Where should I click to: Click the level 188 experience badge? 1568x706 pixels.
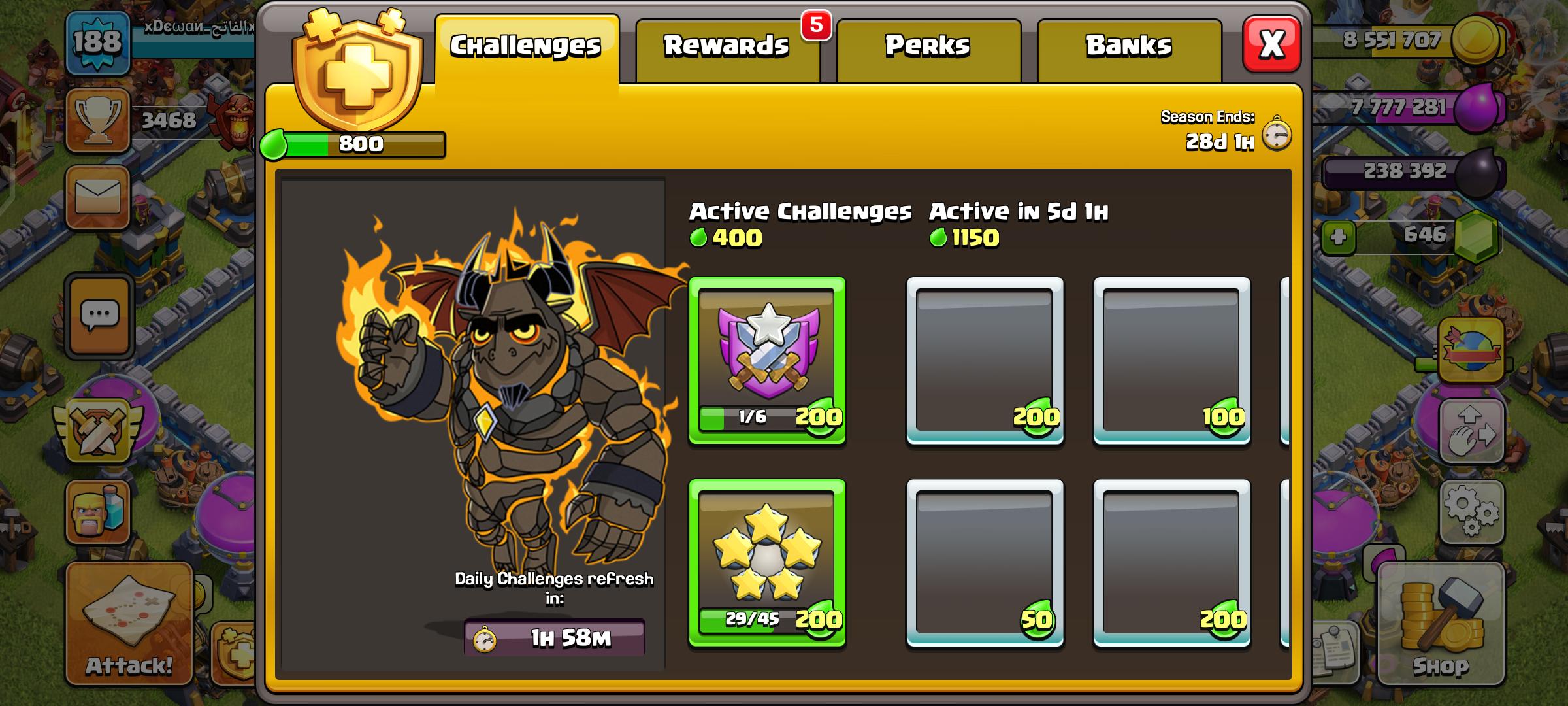point(97,43)
